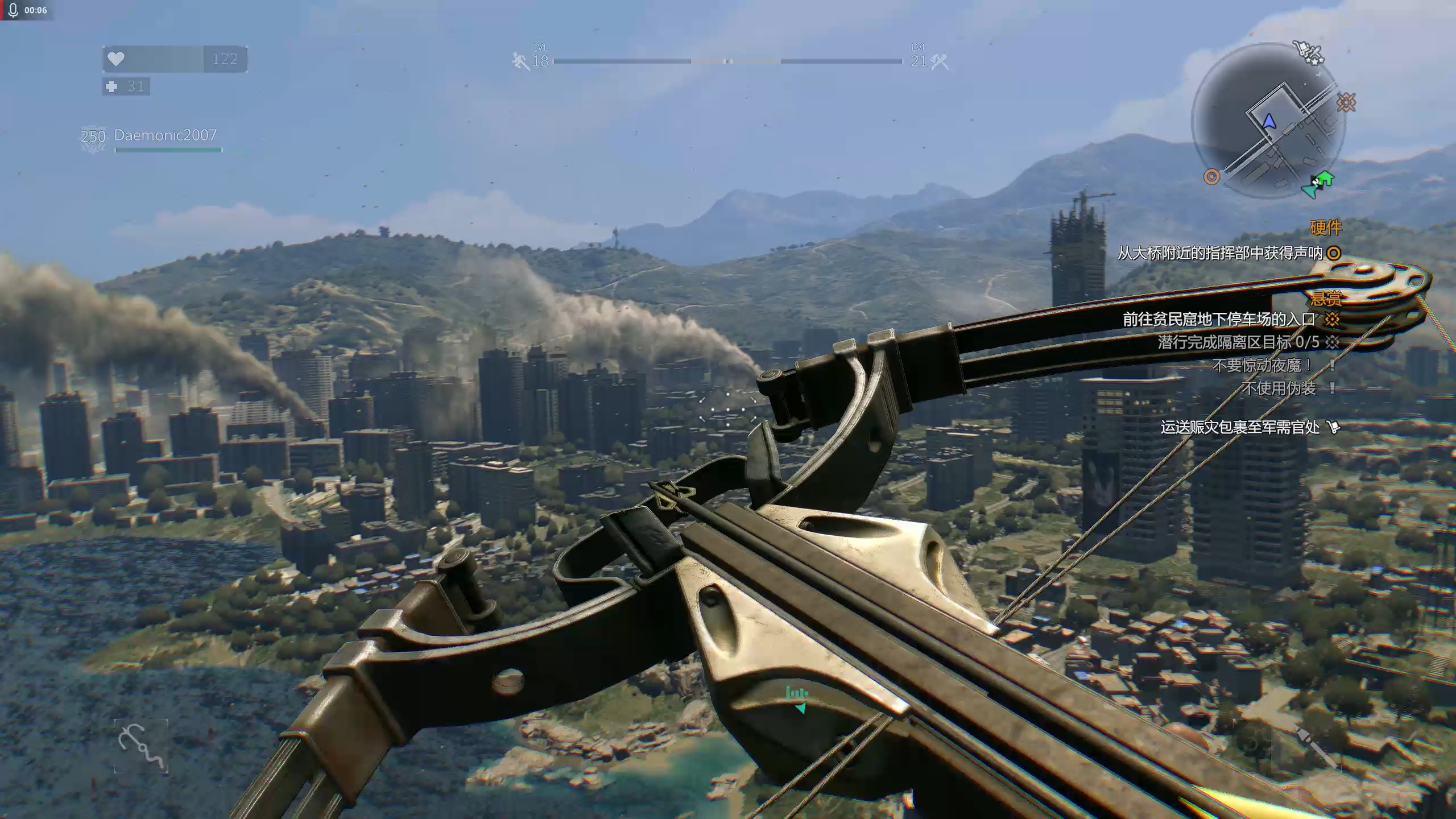Select the 运送赈灾包裹至军需官处 objective

(1240, 427)
